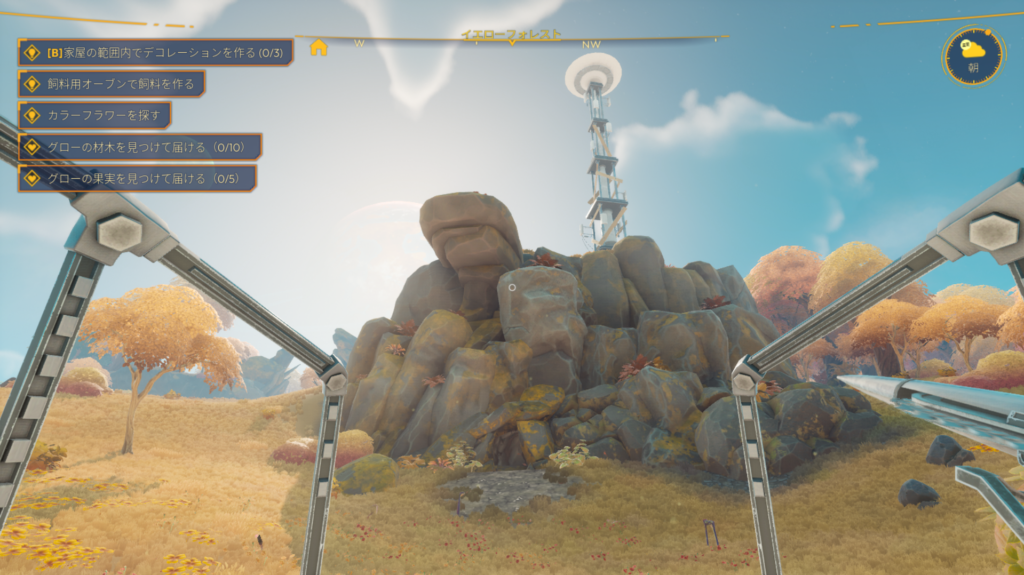Open the weather and time-of-day clock
Image resolution: width=1024 pixels, height=575 pixels.
click(x=973, y=55)
